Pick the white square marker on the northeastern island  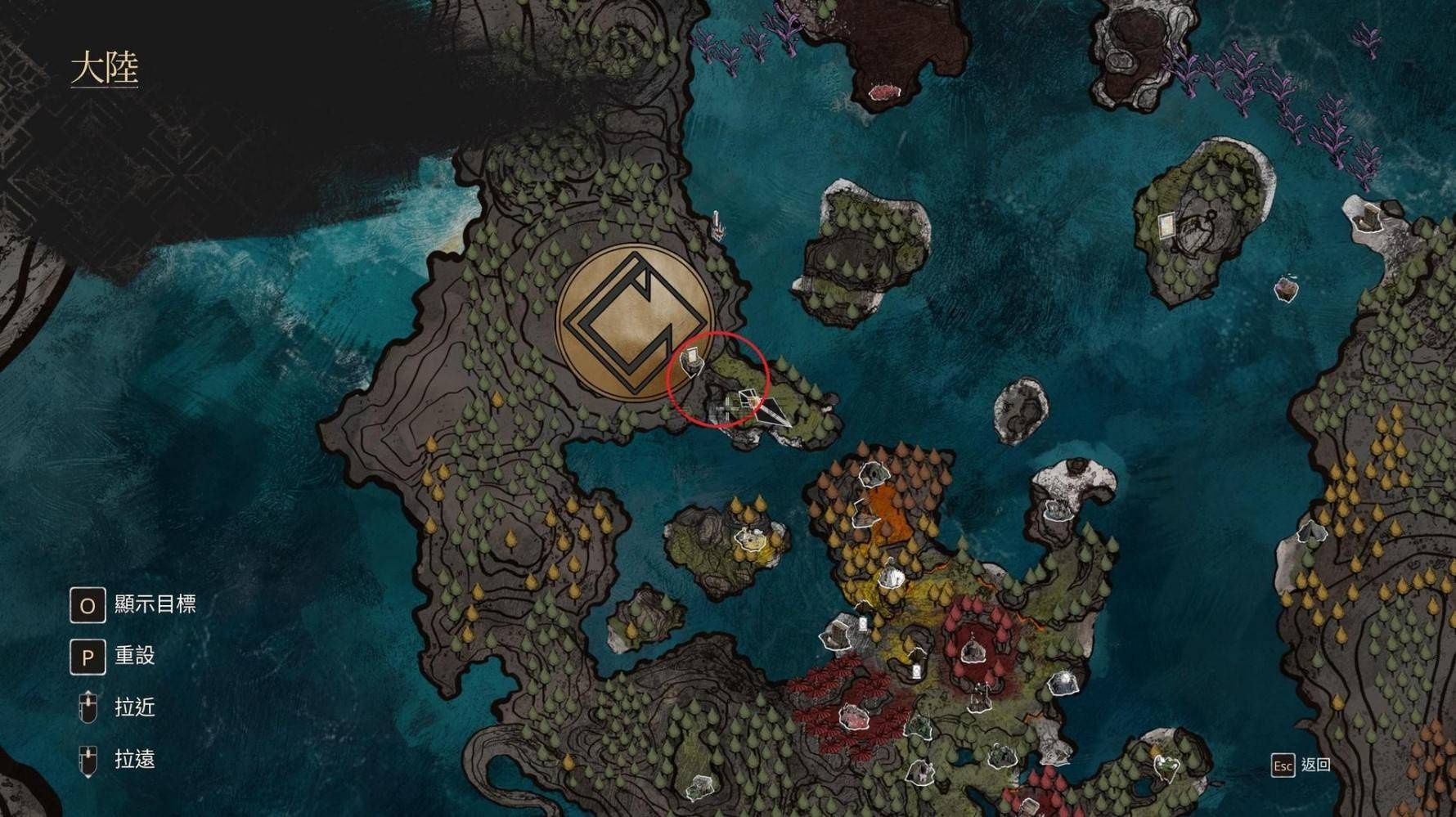(x=1166, y=223)
